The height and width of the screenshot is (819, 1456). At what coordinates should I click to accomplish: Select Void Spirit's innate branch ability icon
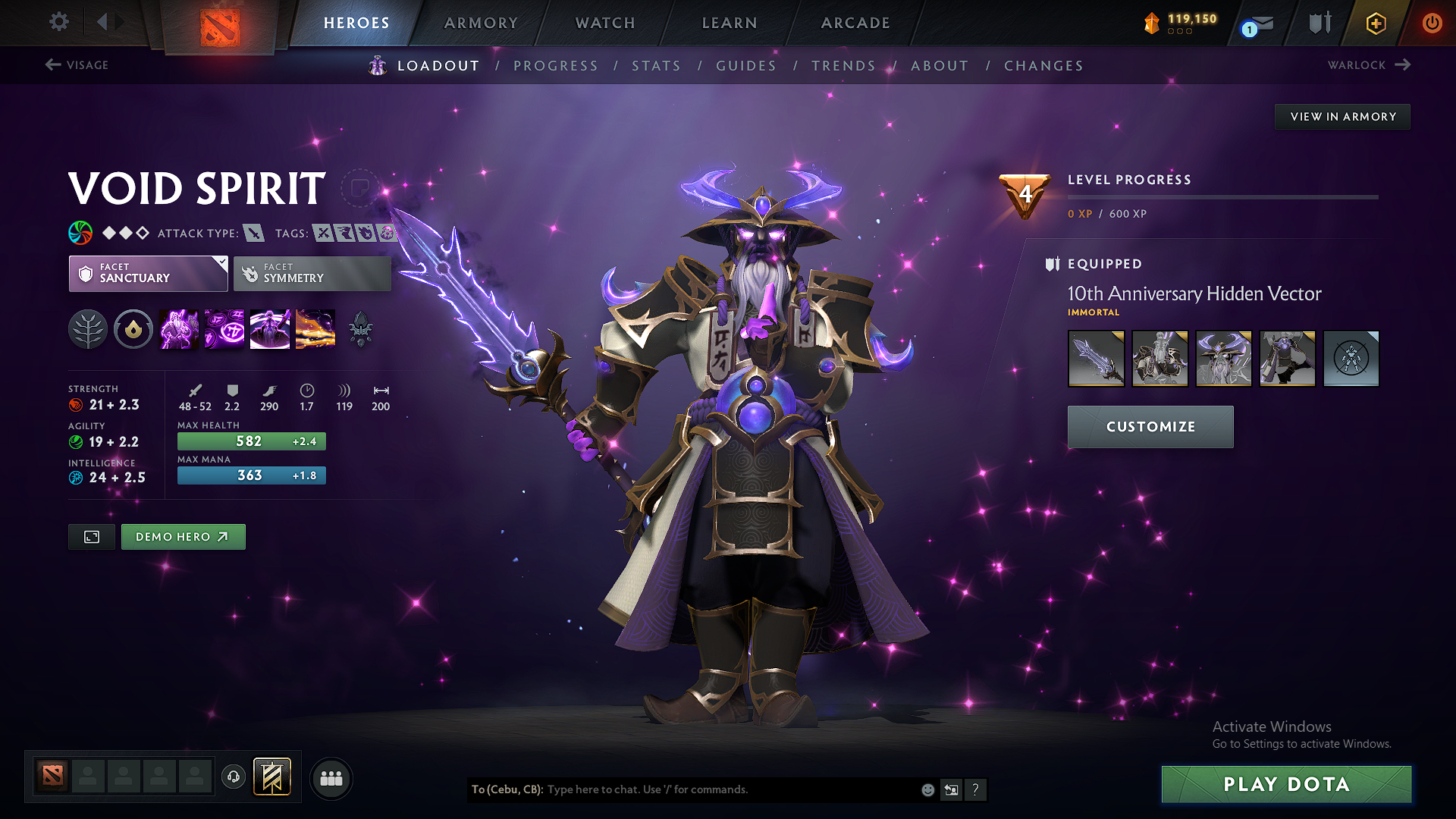pyautogui.click(x=88, y=328)
